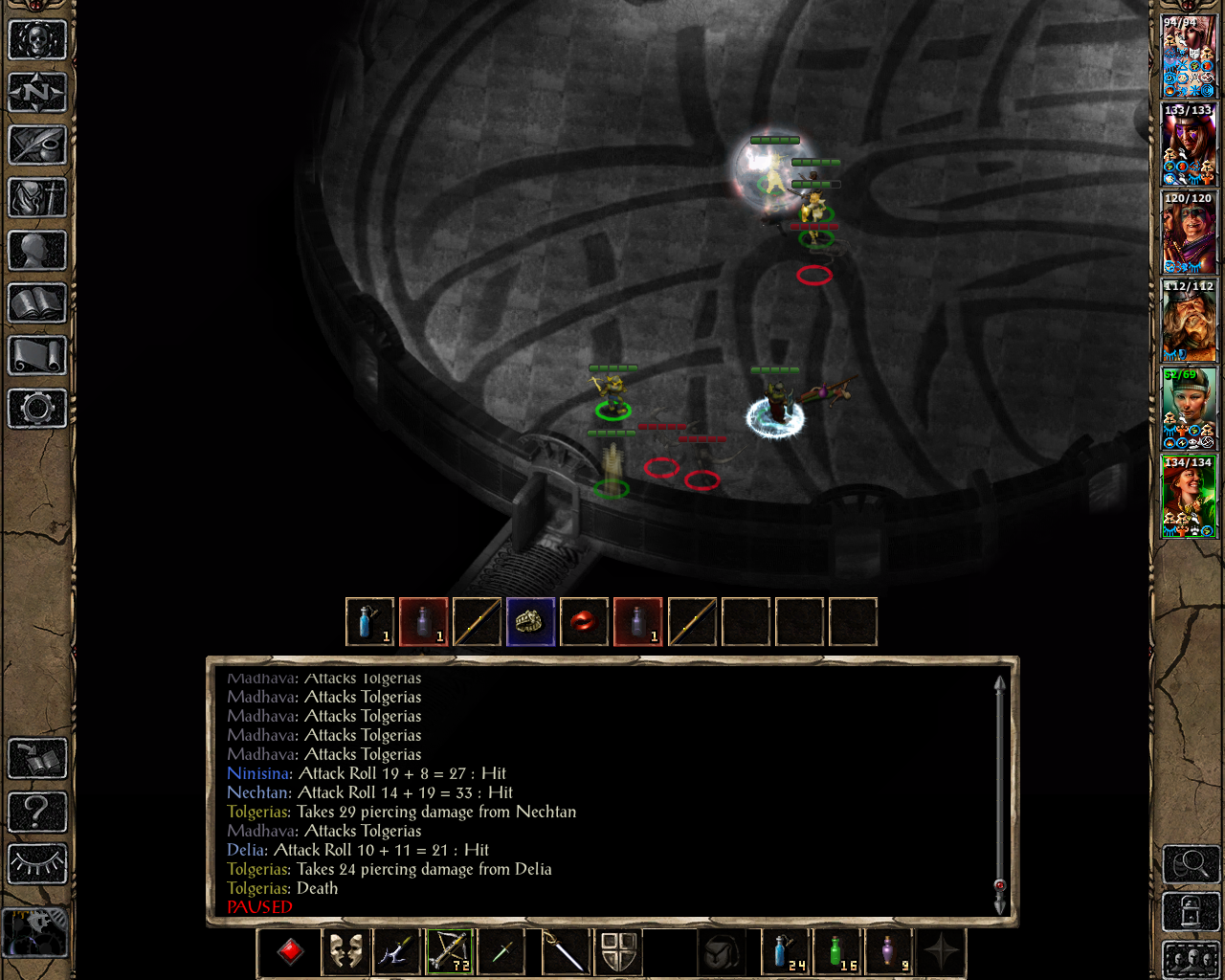Click the magnifying glass button
The image size is (1225, 980).
click(x=1191, y=864)
